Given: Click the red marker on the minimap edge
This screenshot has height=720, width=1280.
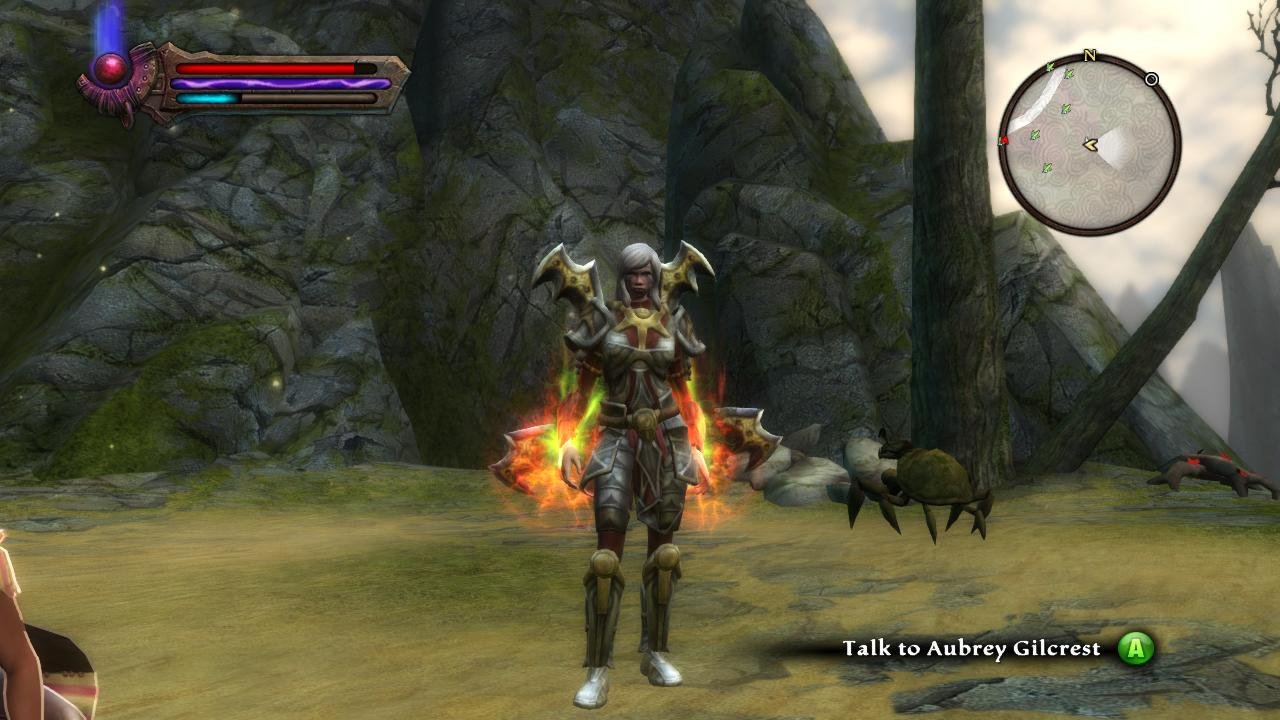Looking at the screenshot, I should pyautogui.click(x=1003, y=142).
